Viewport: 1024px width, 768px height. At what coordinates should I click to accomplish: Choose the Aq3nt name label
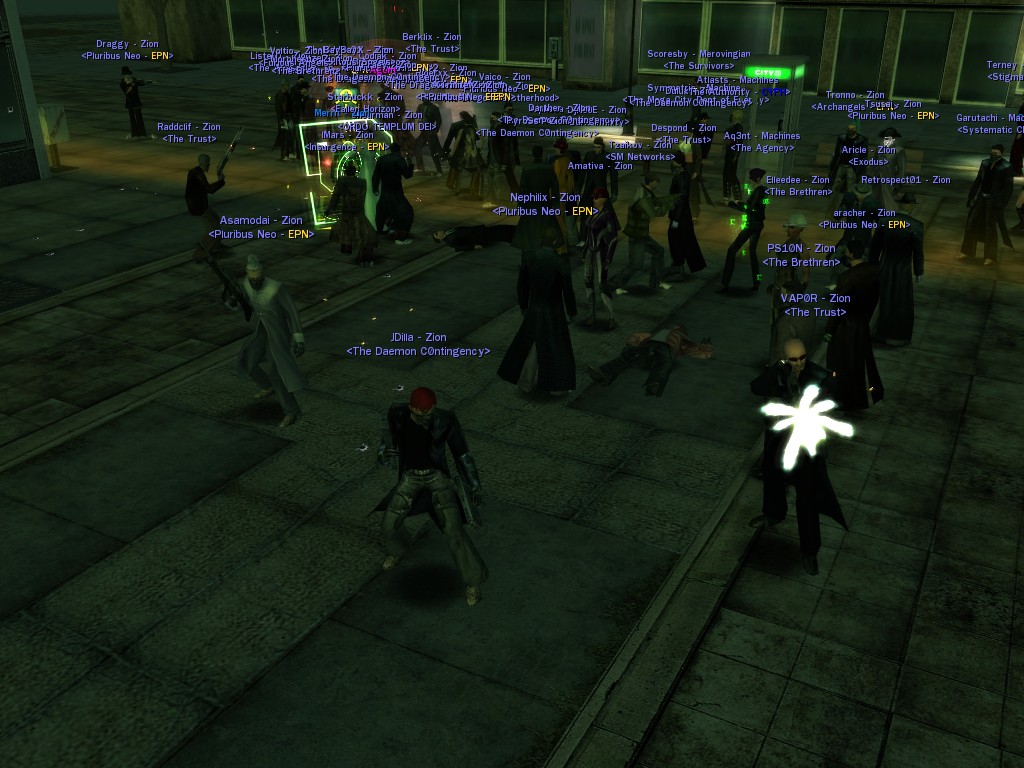[x=762, y=136]
